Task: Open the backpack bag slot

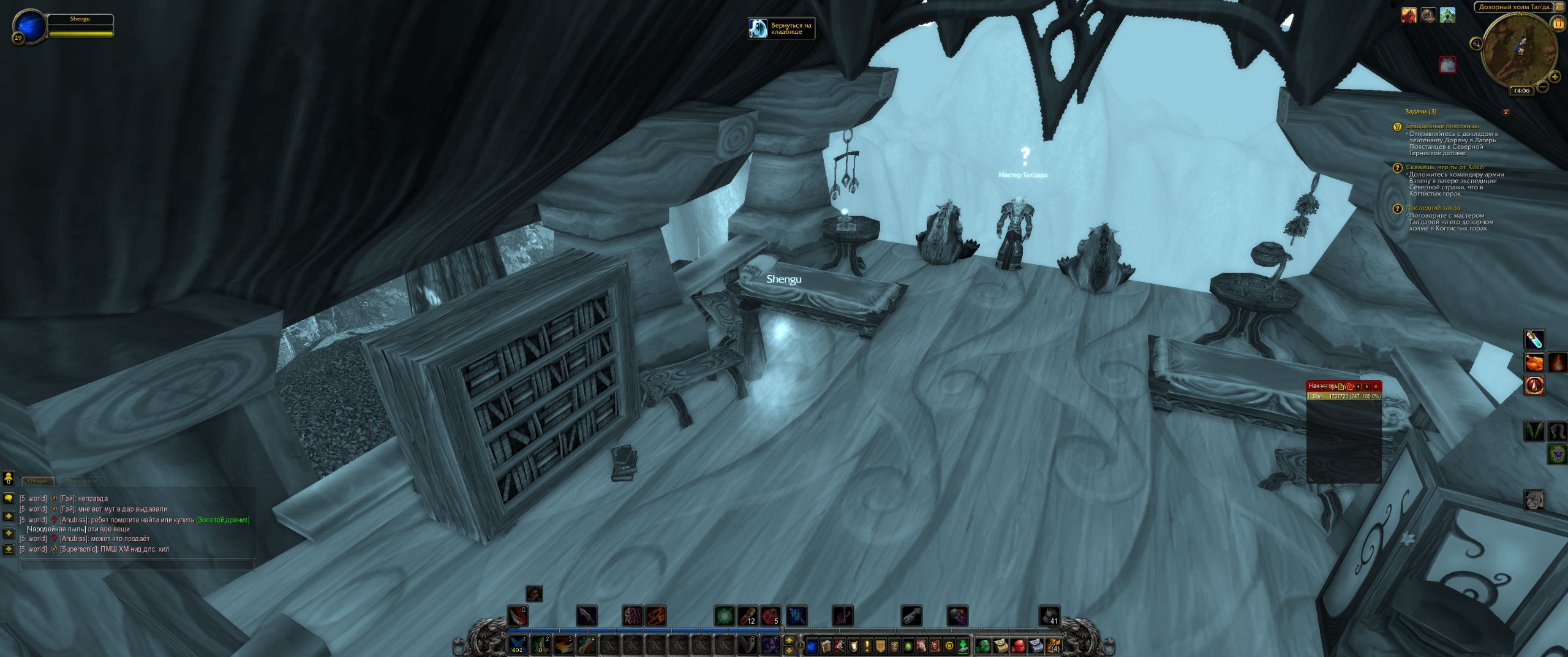Action: coord(1053,645)
